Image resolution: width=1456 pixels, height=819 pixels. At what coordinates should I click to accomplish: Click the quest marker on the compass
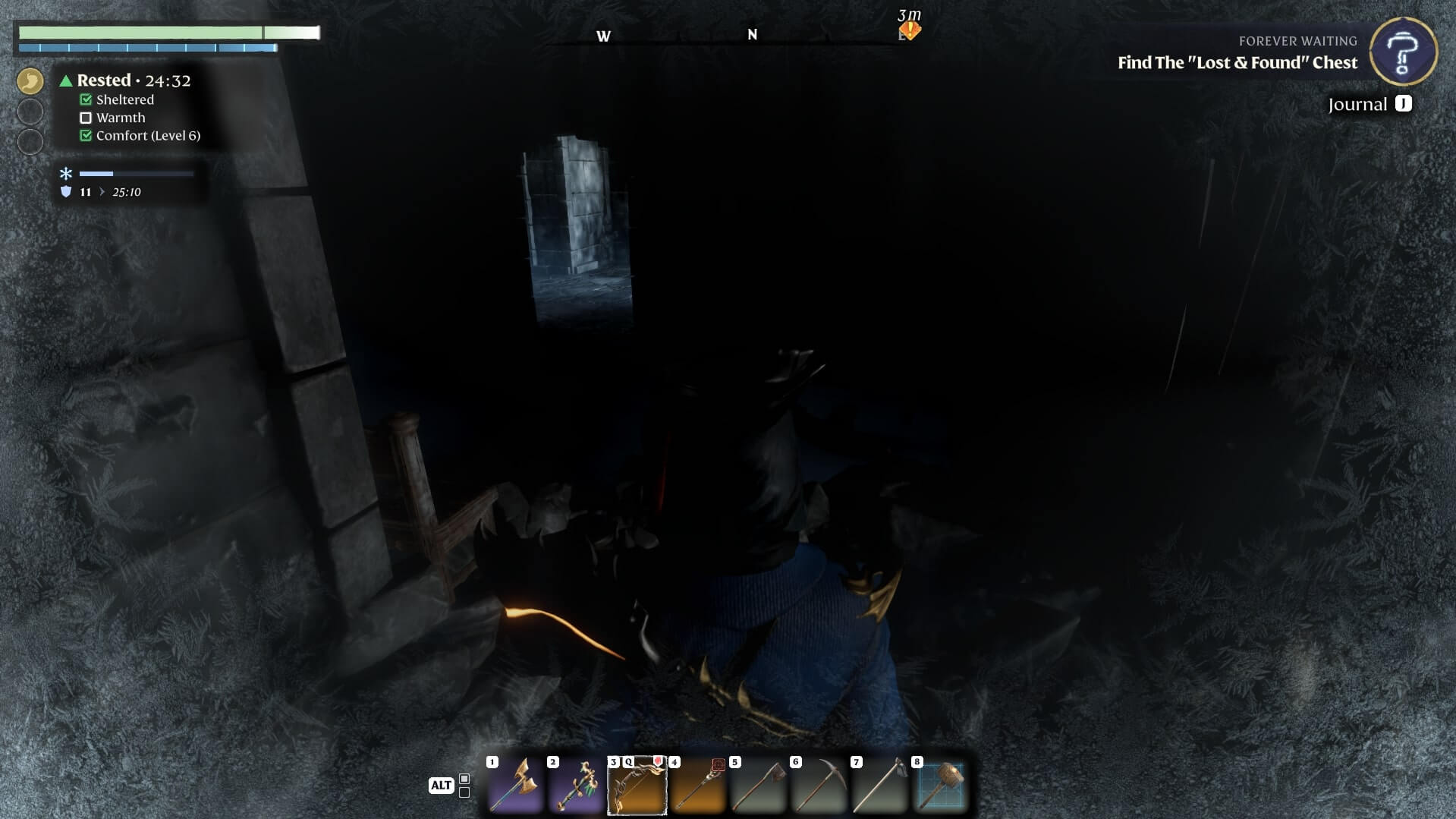coord(909,30)
